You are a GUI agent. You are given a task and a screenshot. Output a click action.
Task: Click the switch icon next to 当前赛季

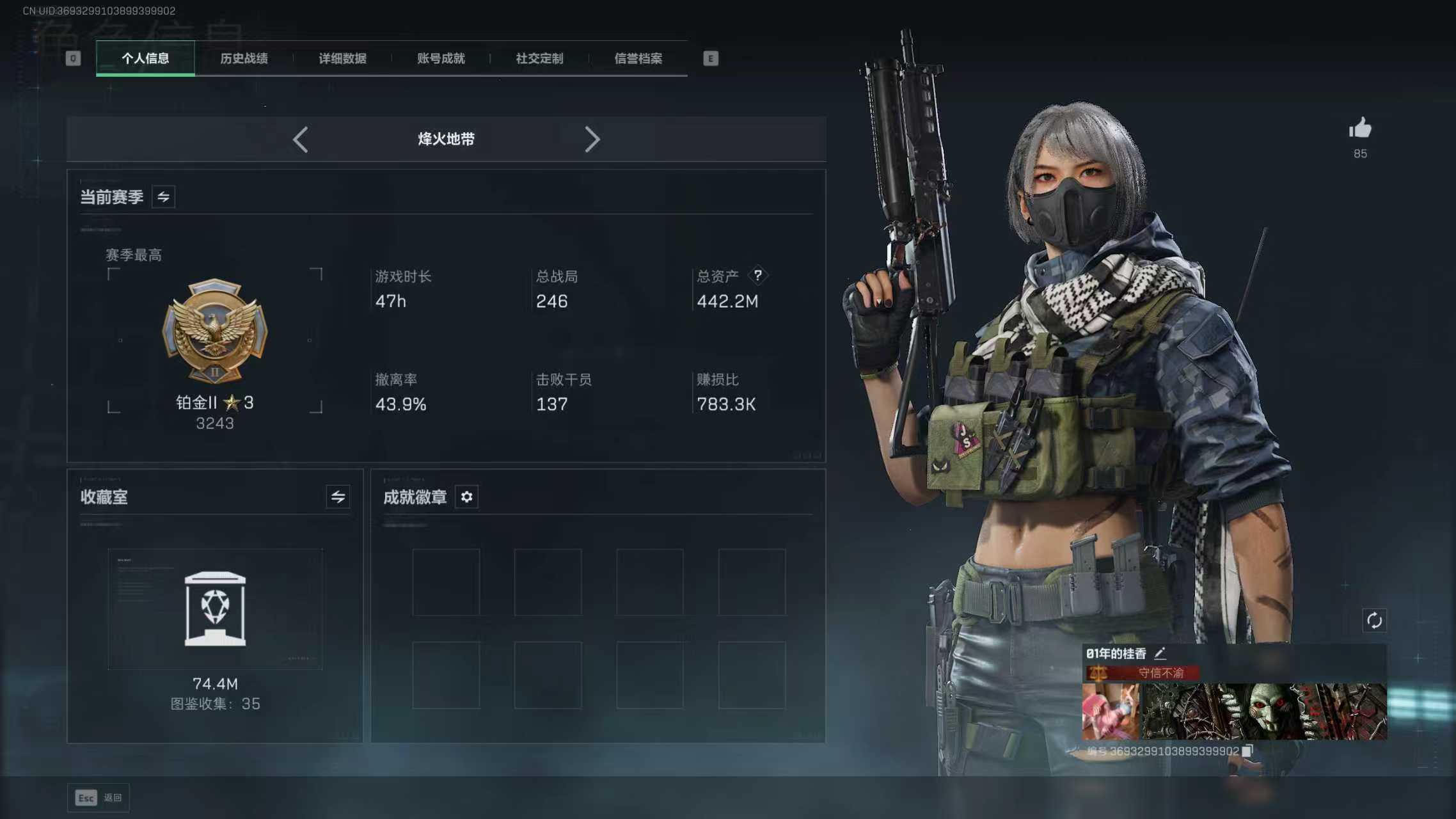pyautogui.click(x=163, y=196)
